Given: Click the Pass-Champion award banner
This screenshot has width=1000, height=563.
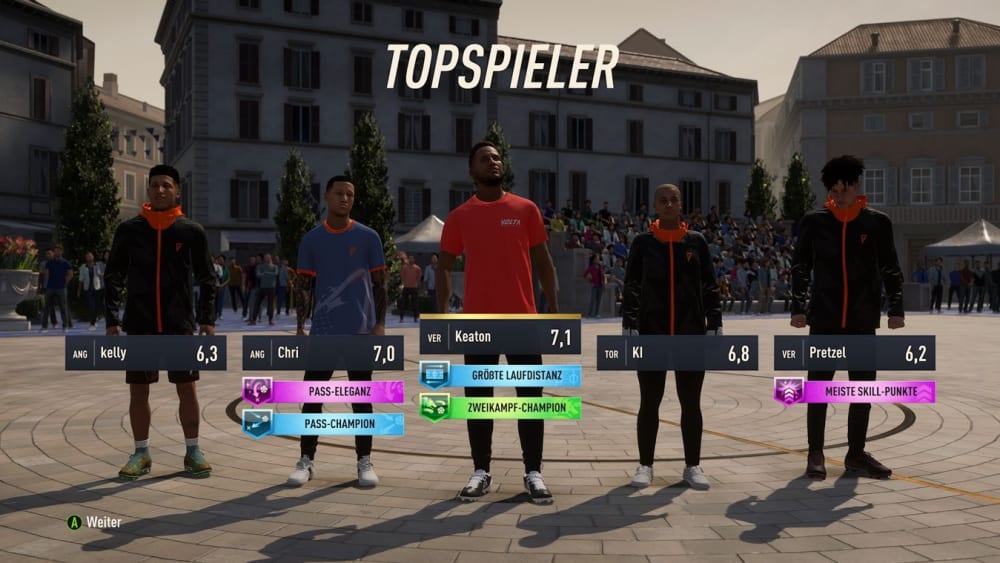Looking at the screenshot, I should [323, 424].
